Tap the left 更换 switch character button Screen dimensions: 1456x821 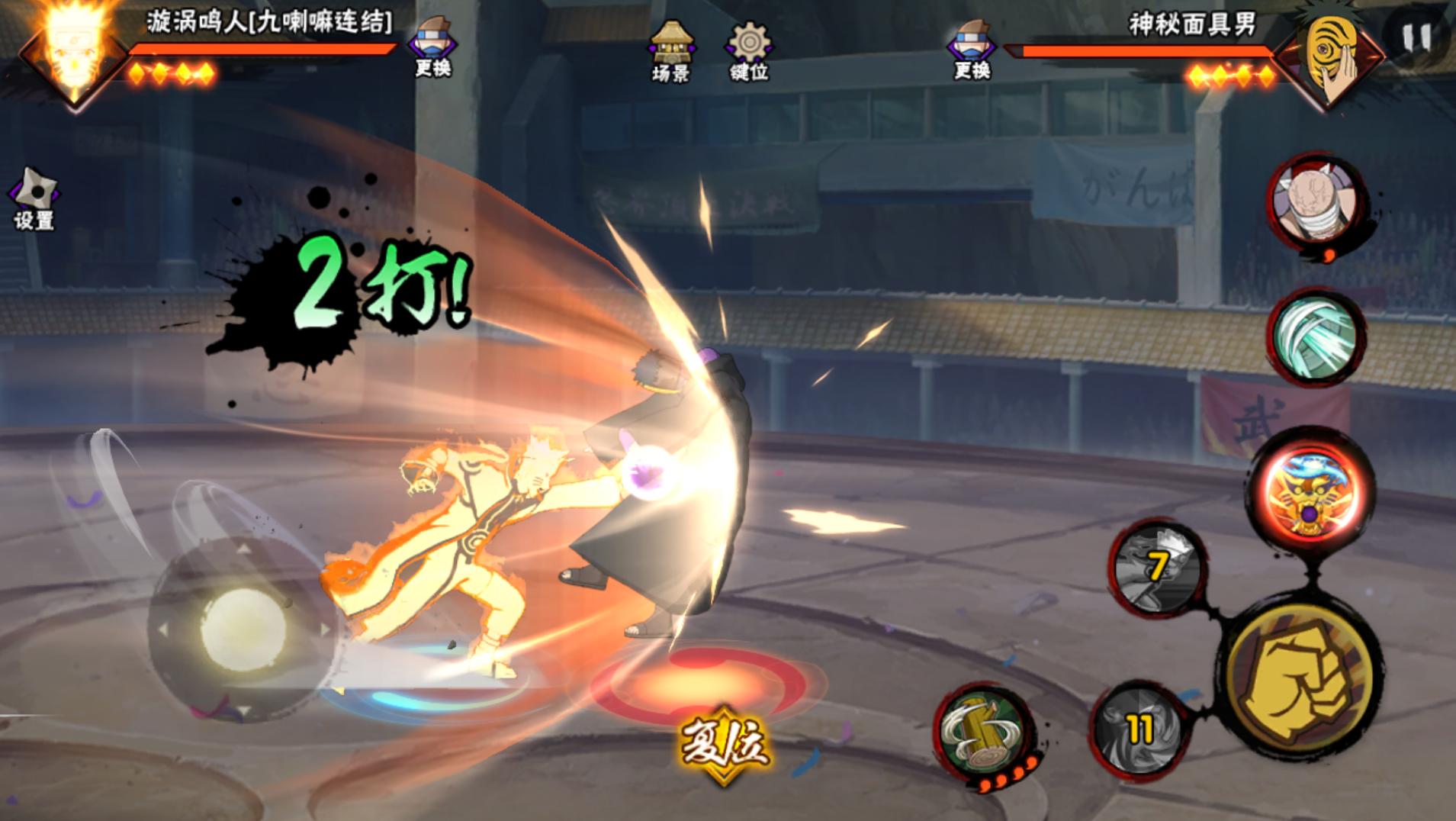432,46
